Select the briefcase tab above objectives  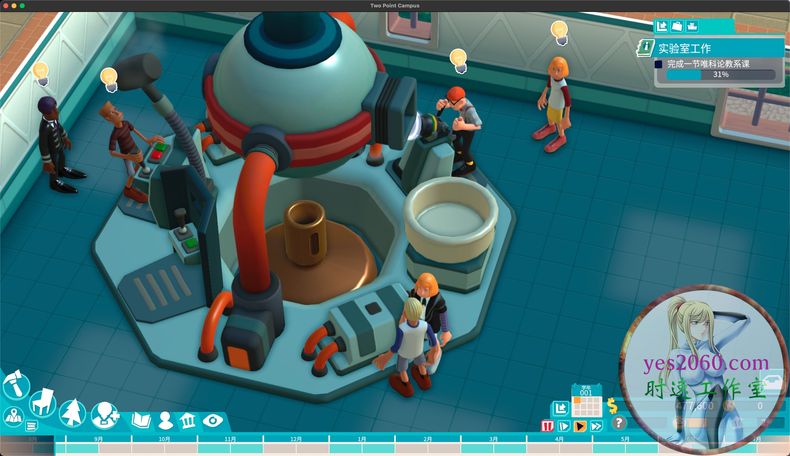(677, 25)
